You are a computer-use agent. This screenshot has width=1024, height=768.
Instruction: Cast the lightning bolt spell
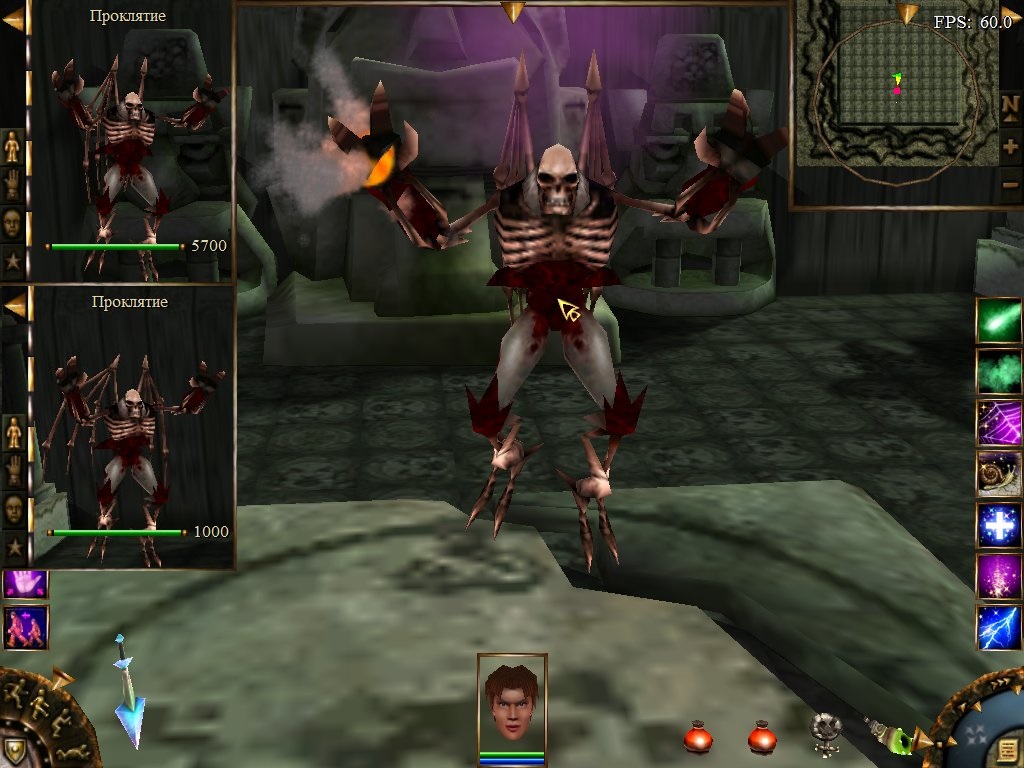(999, 627)
